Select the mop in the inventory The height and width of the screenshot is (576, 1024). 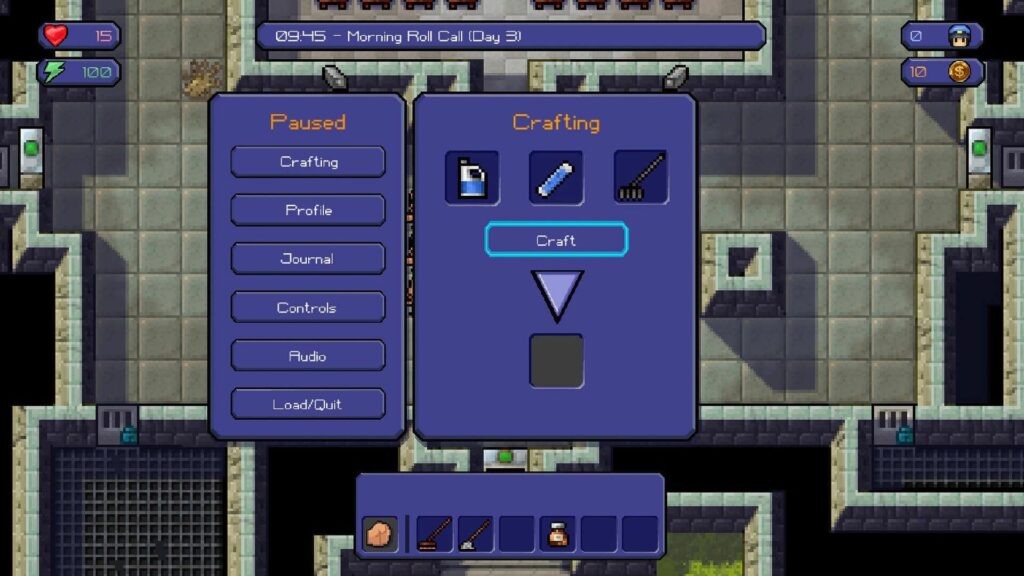tap(475, 534)
